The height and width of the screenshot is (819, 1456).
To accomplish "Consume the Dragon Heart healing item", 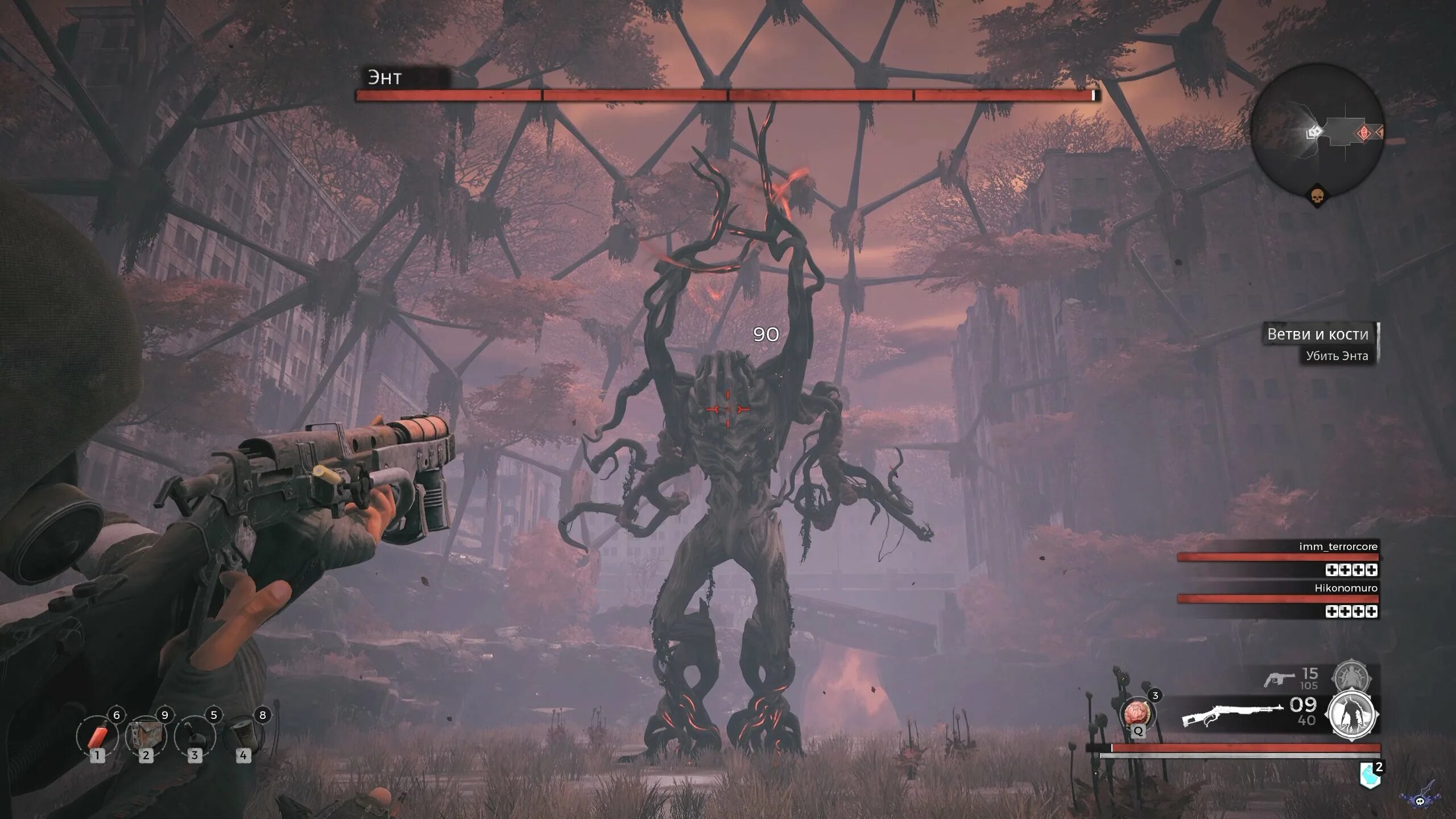I will coord(1137,714).
